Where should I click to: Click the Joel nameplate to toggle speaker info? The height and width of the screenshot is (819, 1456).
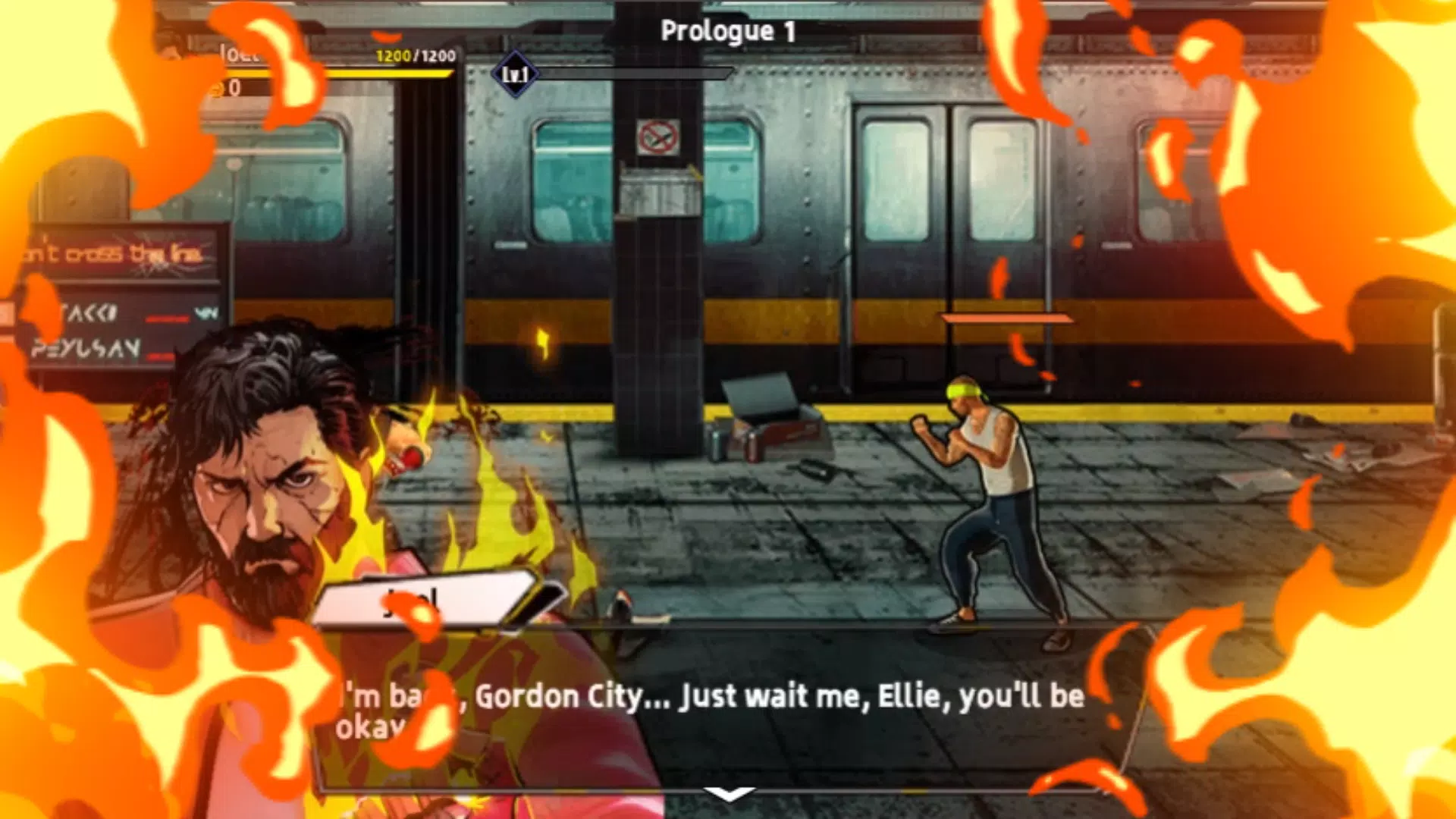pos(436,601)
